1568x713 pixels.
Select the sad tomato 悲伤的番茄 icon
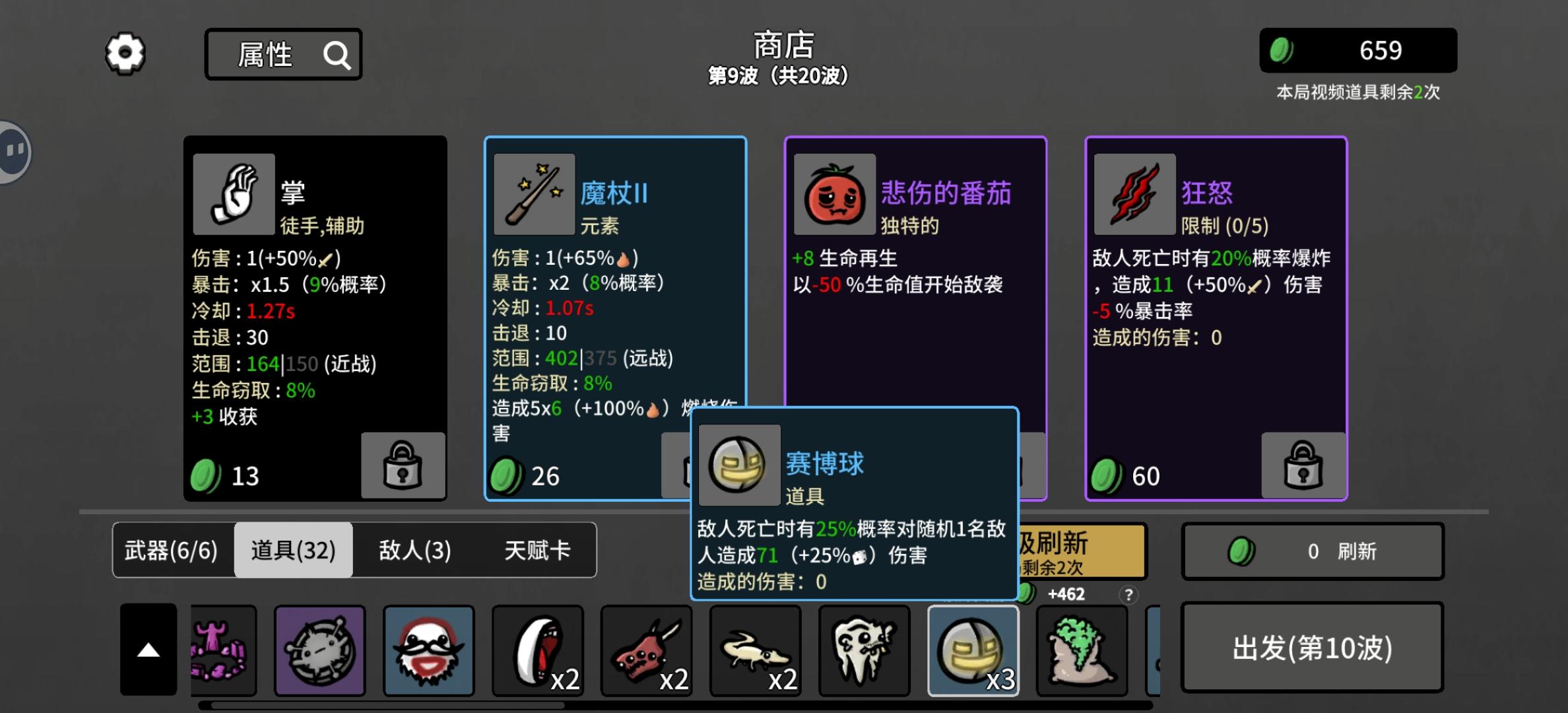click(833, 193)
